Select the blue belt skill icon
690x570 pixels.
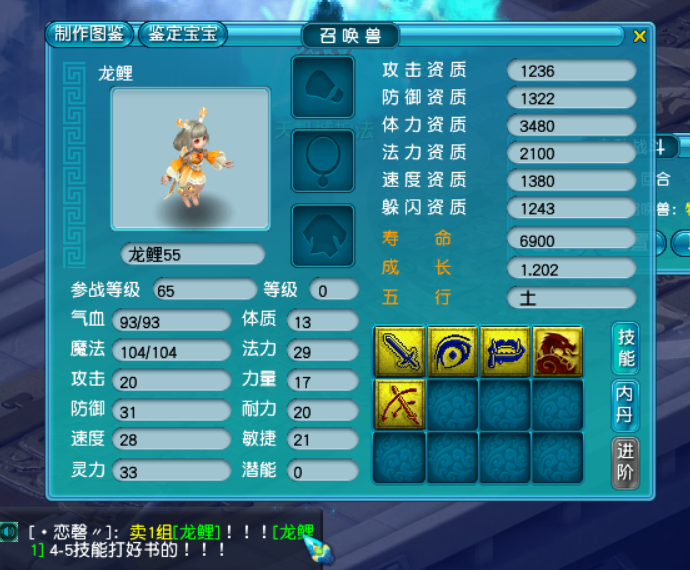[x=505, y=352]
